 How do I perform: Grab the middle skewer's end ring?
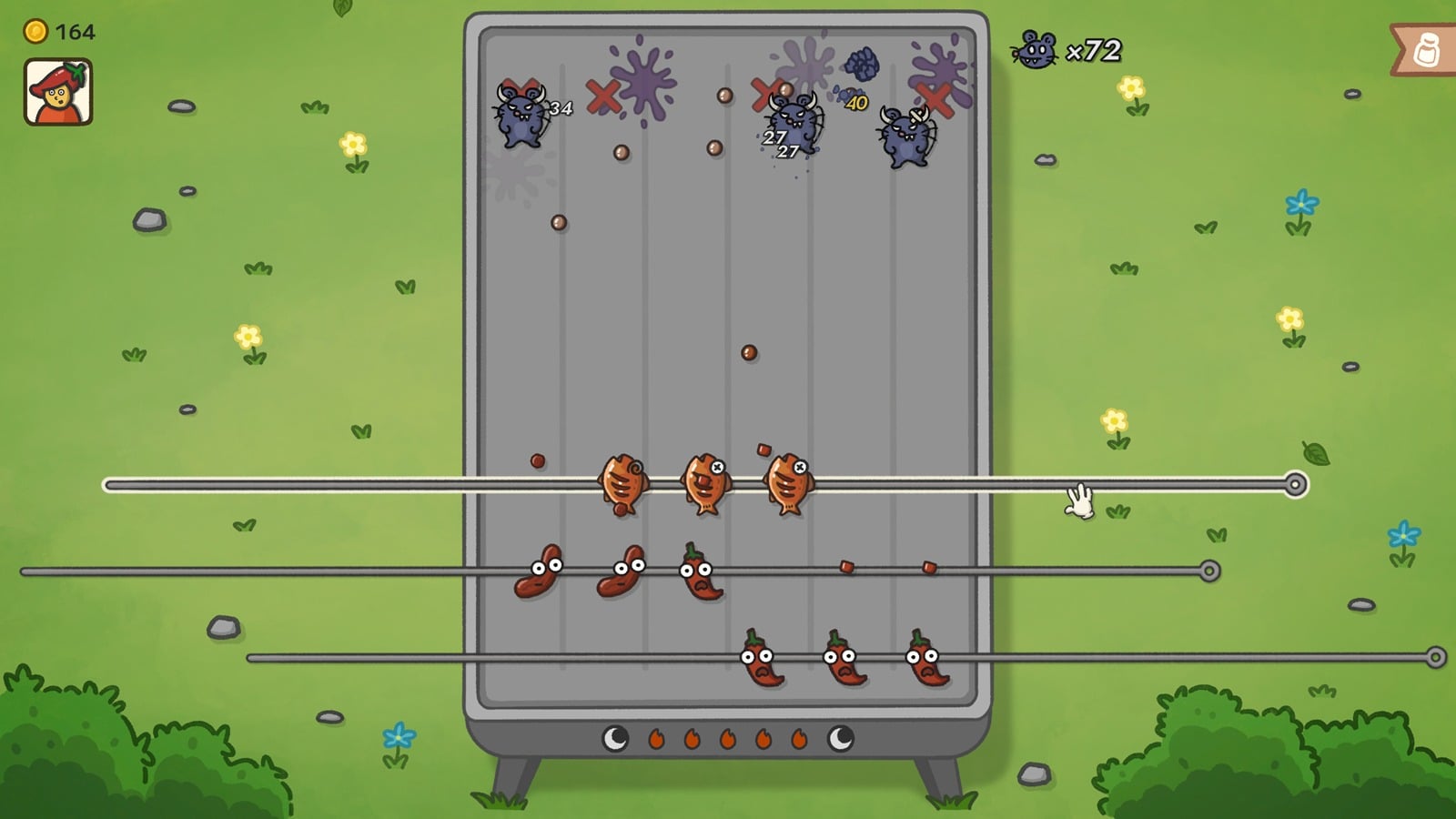(1208, 569)
